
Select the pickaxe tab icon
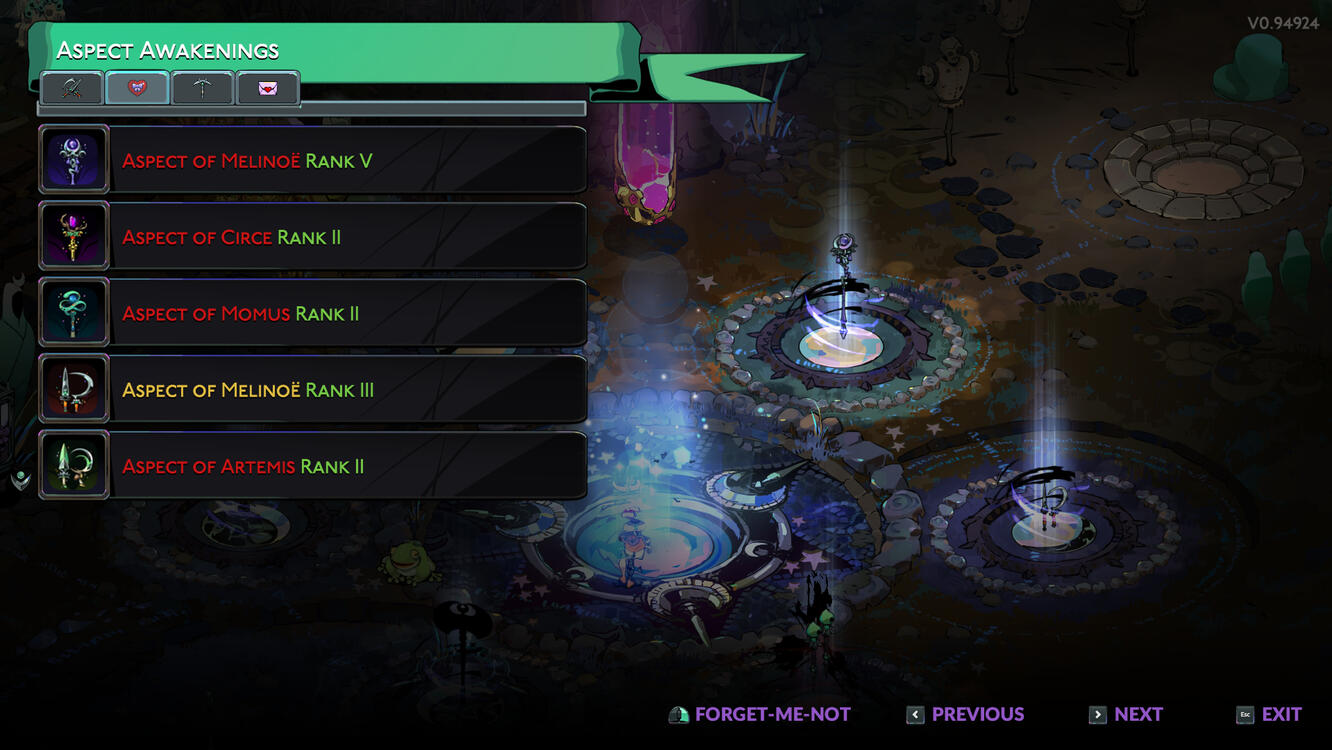[202, 88]
